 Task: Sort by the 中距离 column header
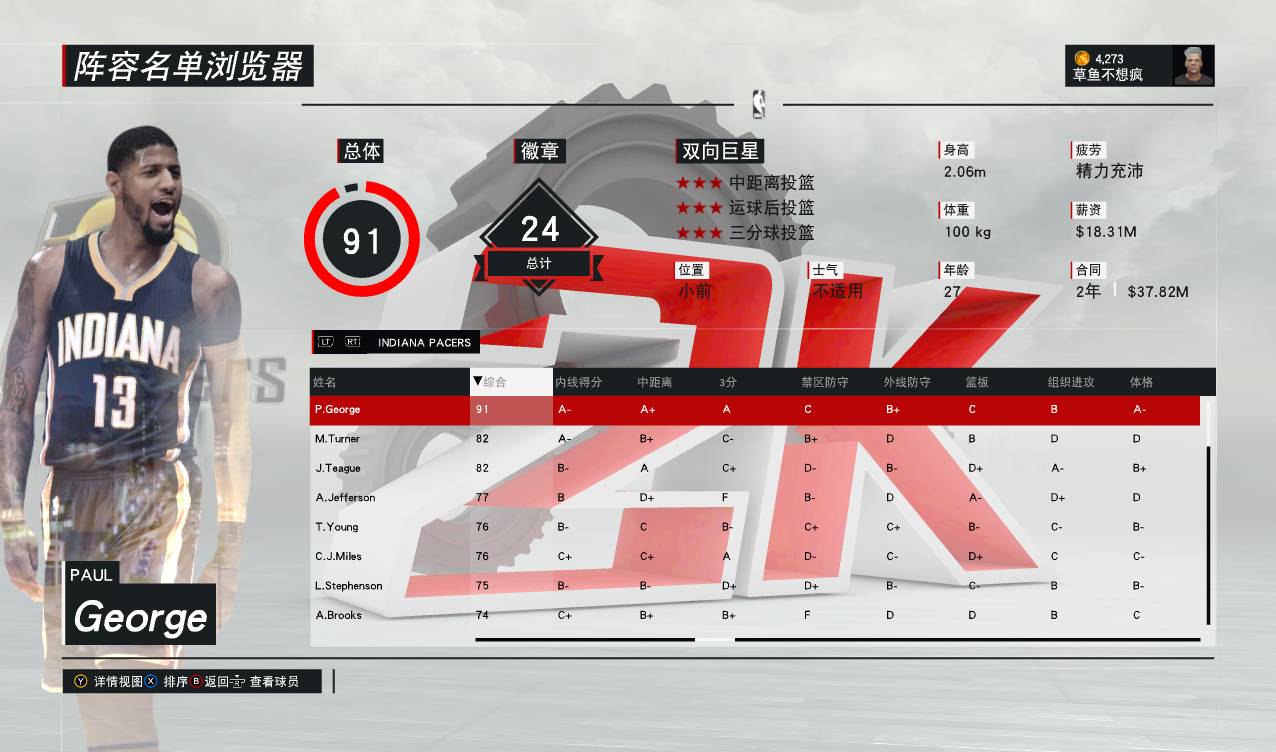point(654,382)
